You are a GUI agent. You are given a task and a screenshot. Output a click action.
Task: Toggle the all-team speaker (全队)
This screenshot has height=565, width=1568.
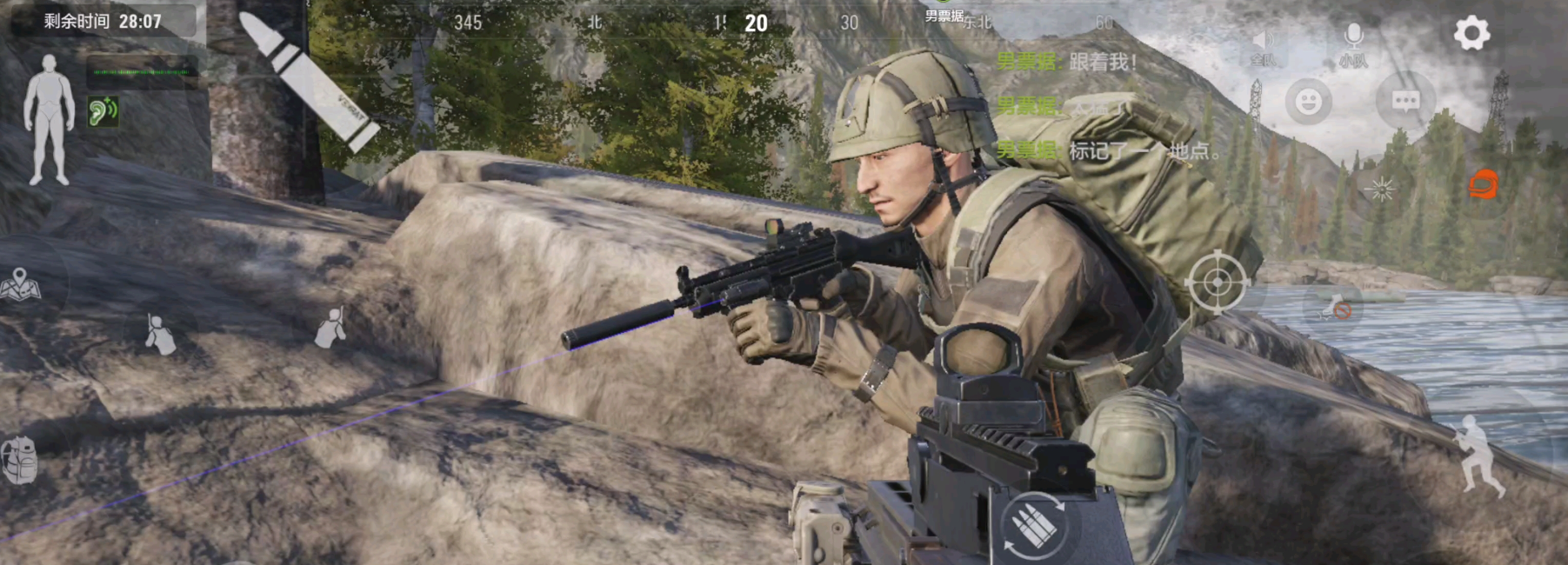(x=1263, y=45)
